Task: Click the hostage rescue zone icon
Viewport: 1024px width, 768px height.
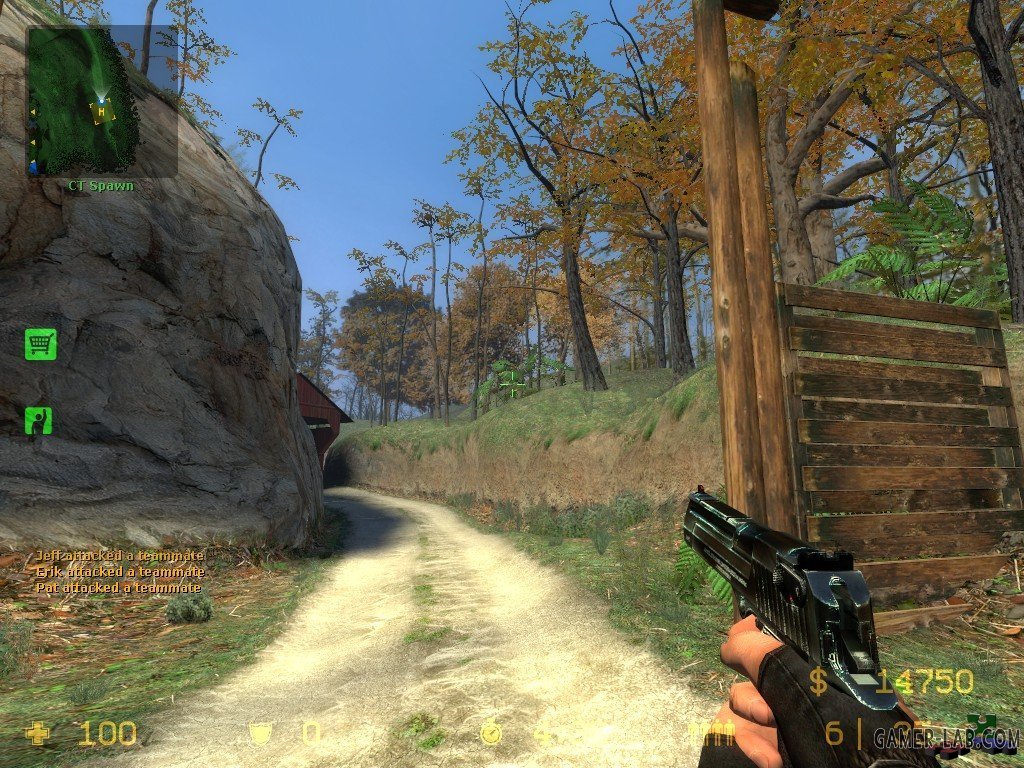Action: pyautogui.click(x=39, y=421)
